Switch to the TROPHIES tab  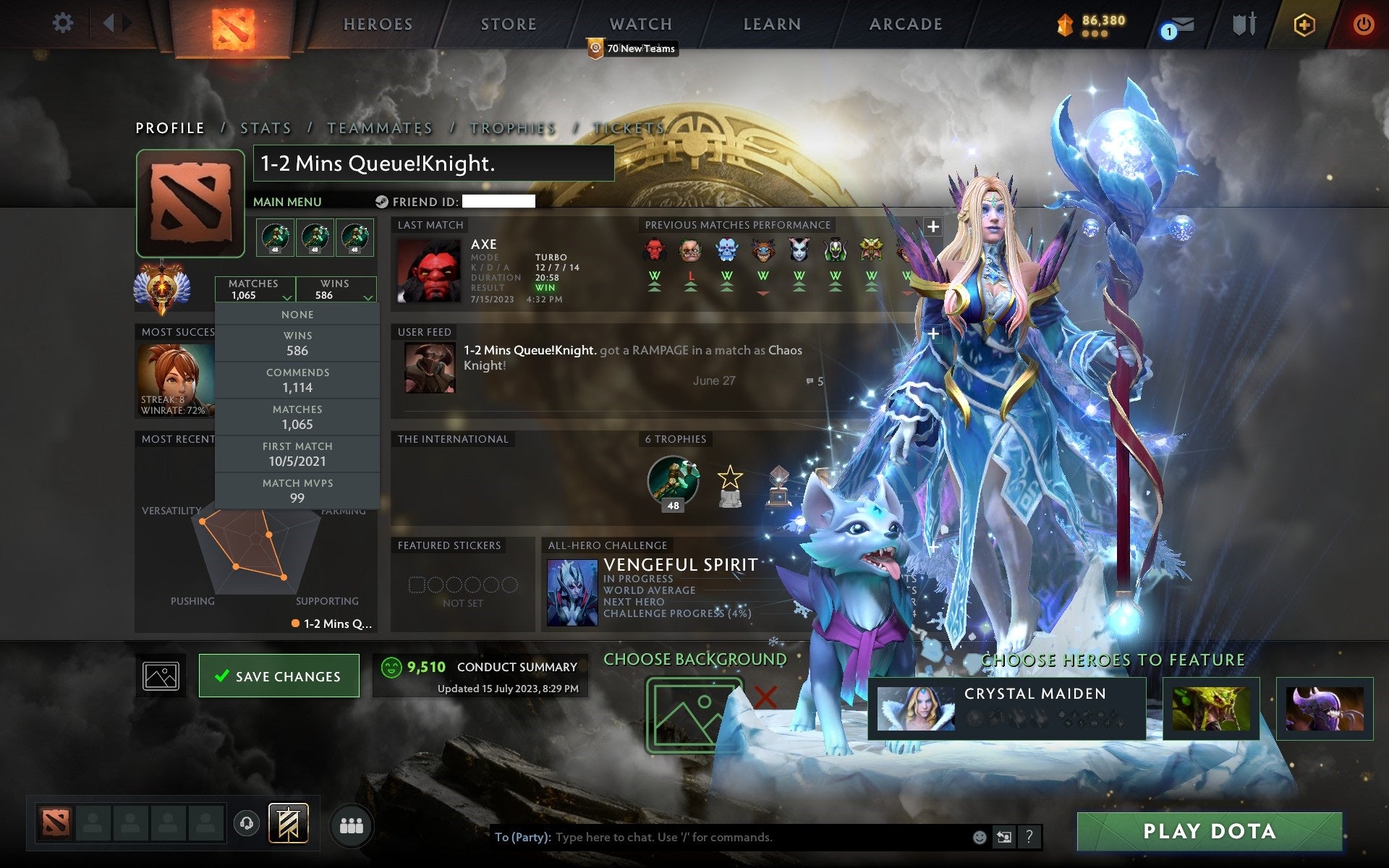(x=511, y=127)
